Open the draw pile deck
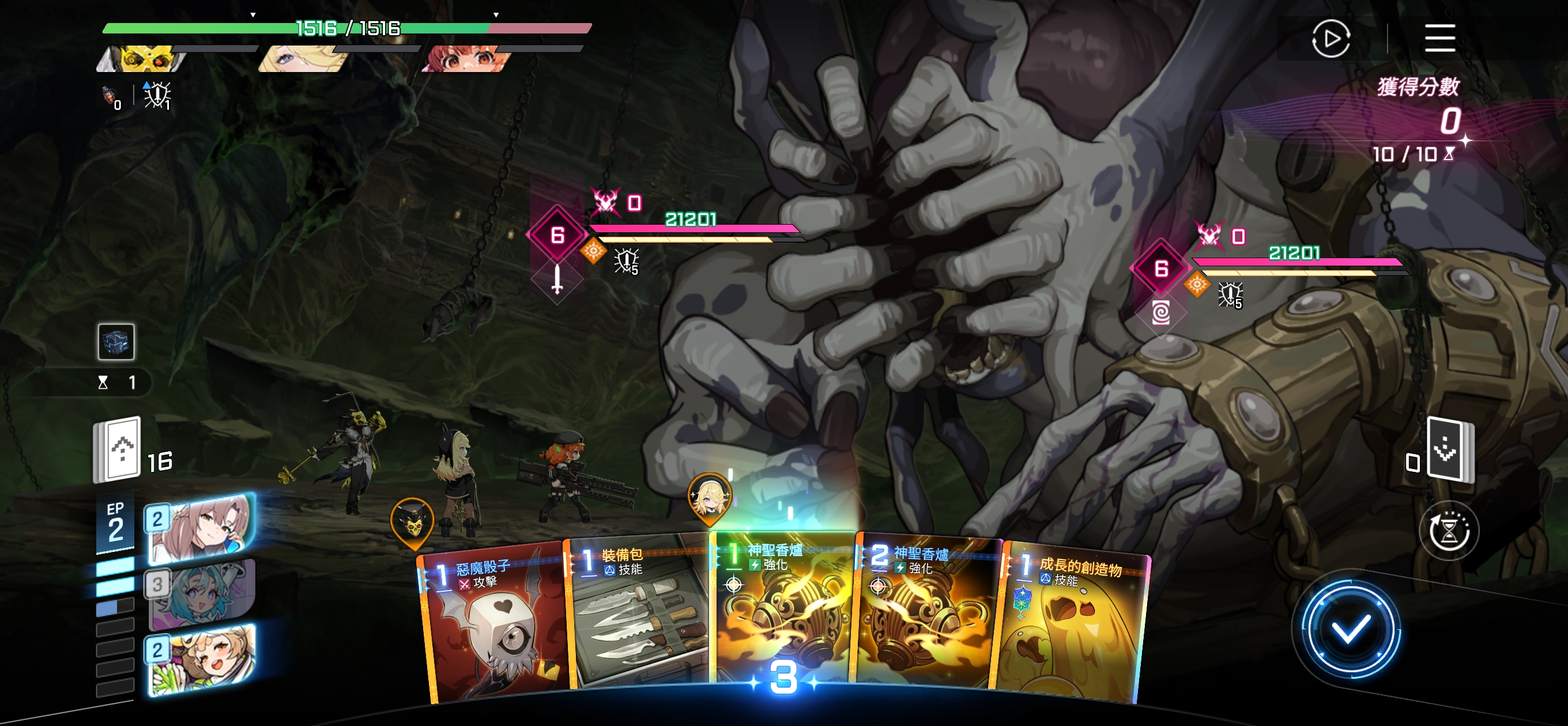This screenshot has height=726, width=1568. point(118,450)
